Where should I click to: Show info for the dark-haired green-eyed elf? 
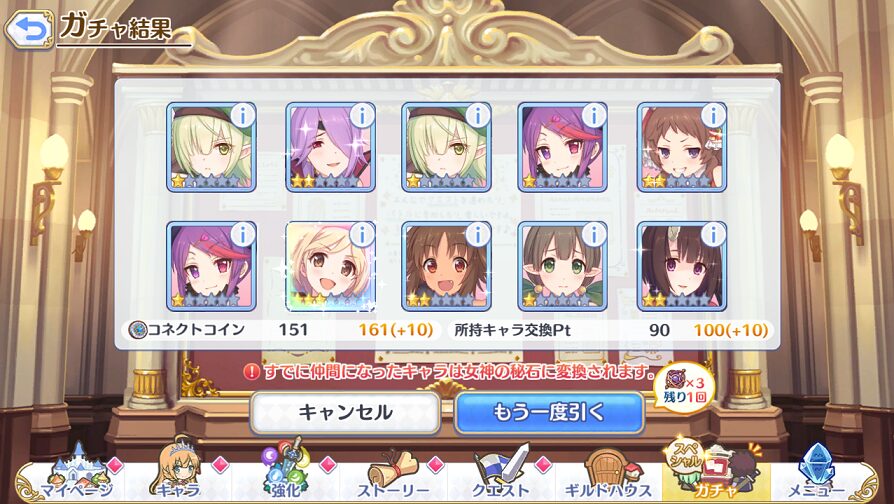[593, 234]
